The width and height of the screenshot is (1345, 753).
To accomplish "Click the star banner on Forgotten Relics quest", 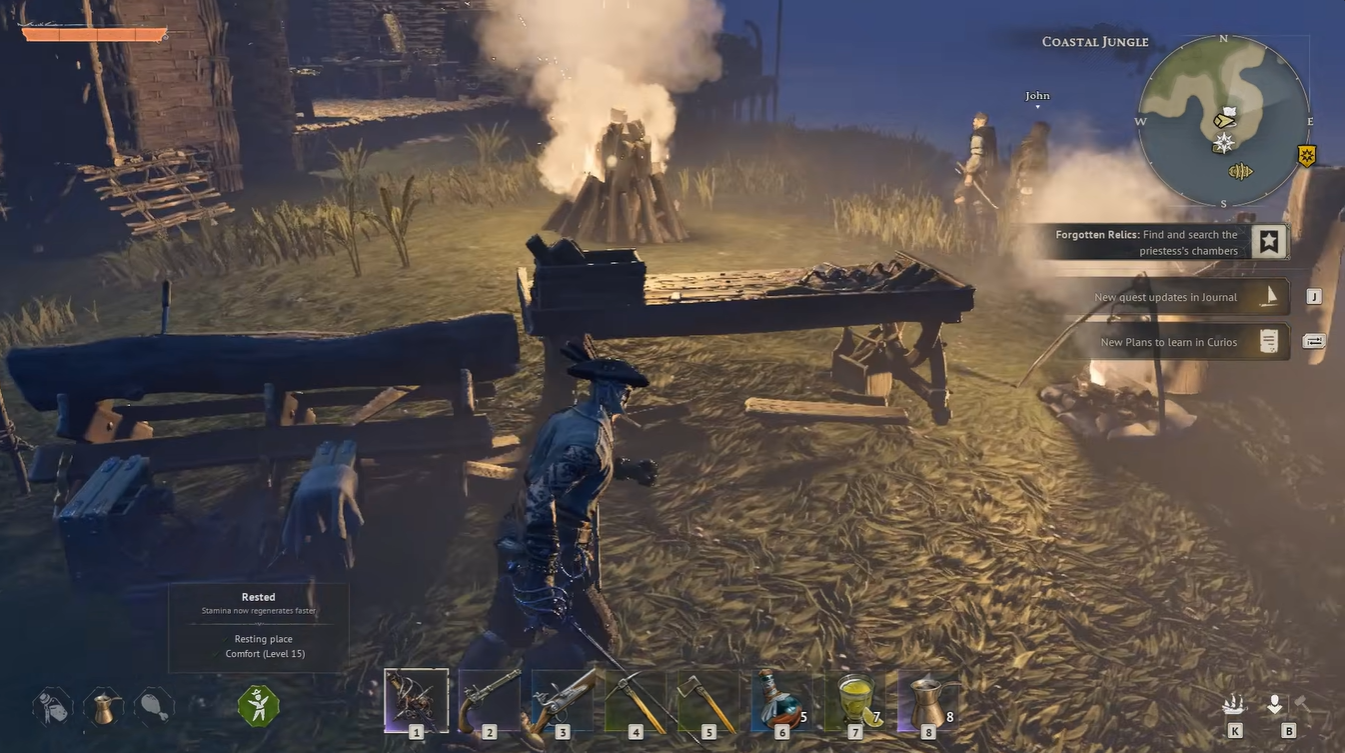I will 1268,241.
